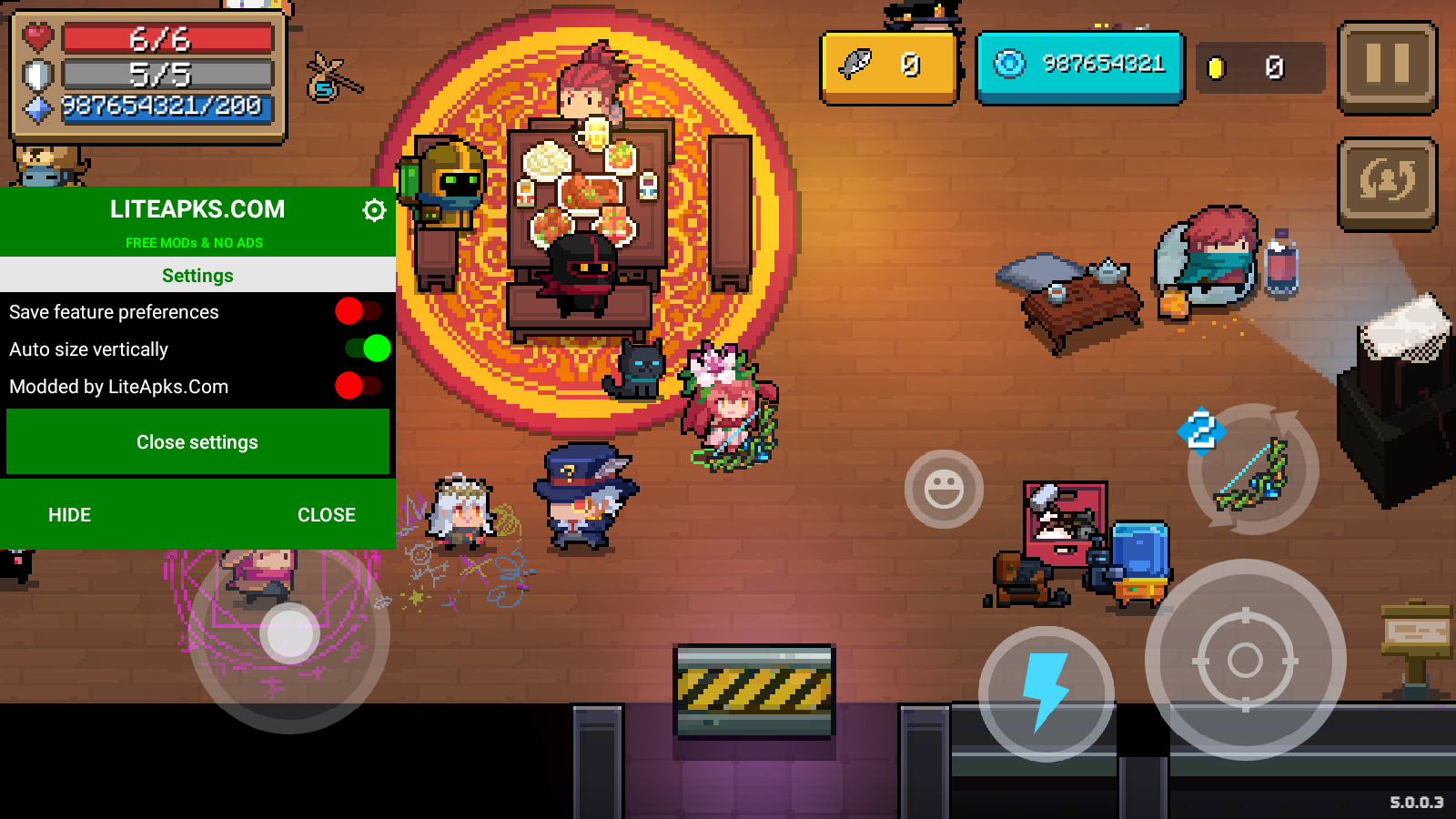The width and height of the screenshot is (1456, 819).
Task: Fire using the crosshair attack button
Action: click(x=1245, y=660)
